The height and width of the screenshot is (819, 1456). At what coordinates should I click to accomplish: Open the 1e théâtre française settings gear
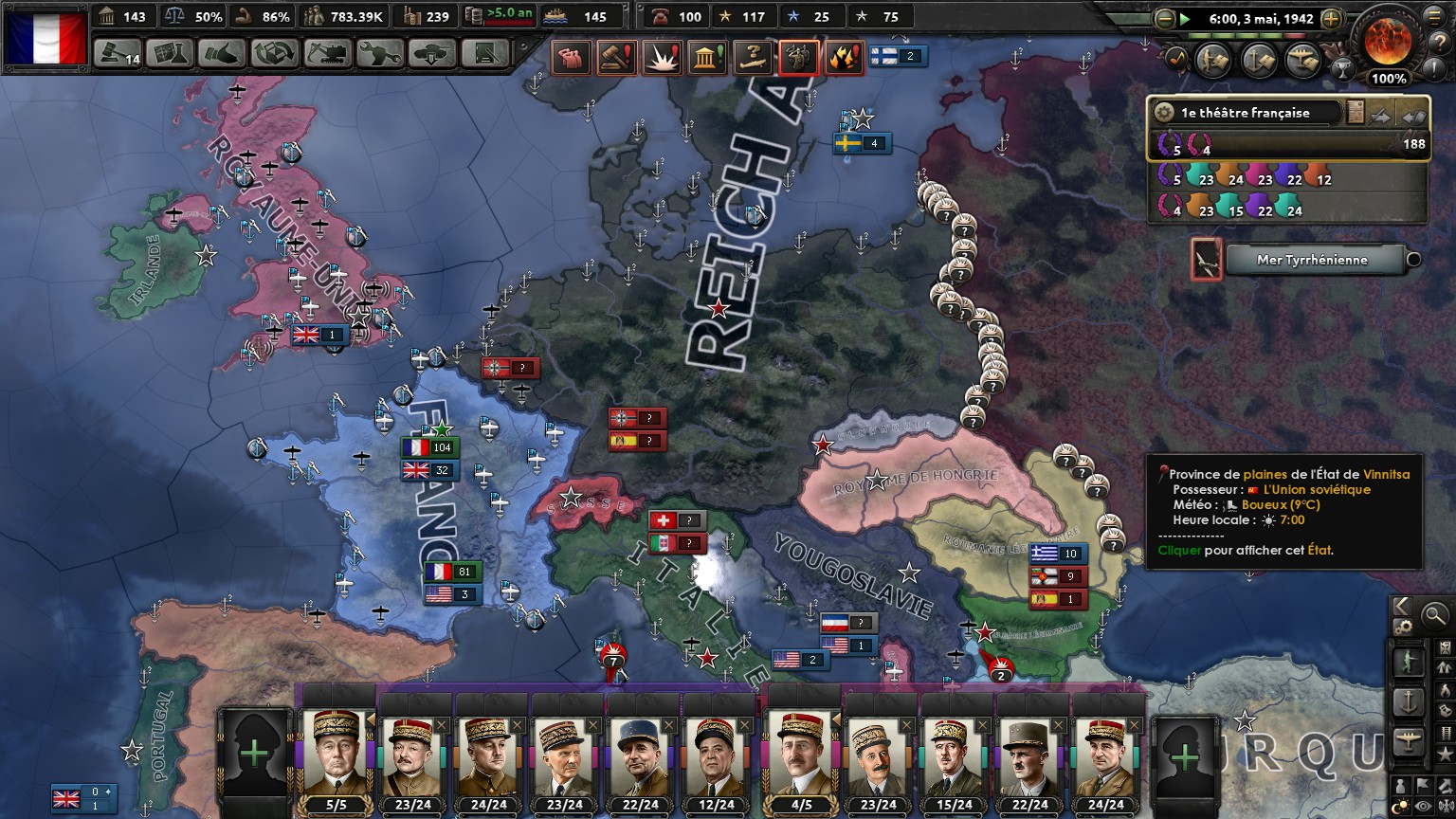click(x=1164, y=113)
